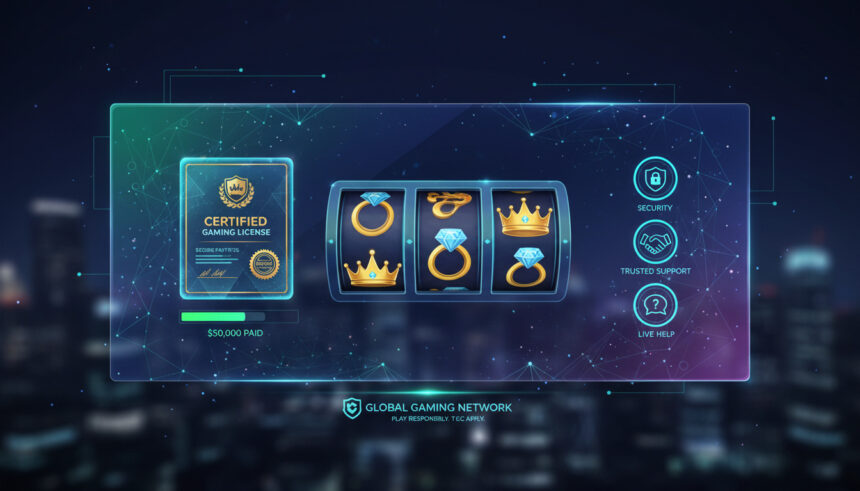Open the Live Help question icon

pos(655,305)
